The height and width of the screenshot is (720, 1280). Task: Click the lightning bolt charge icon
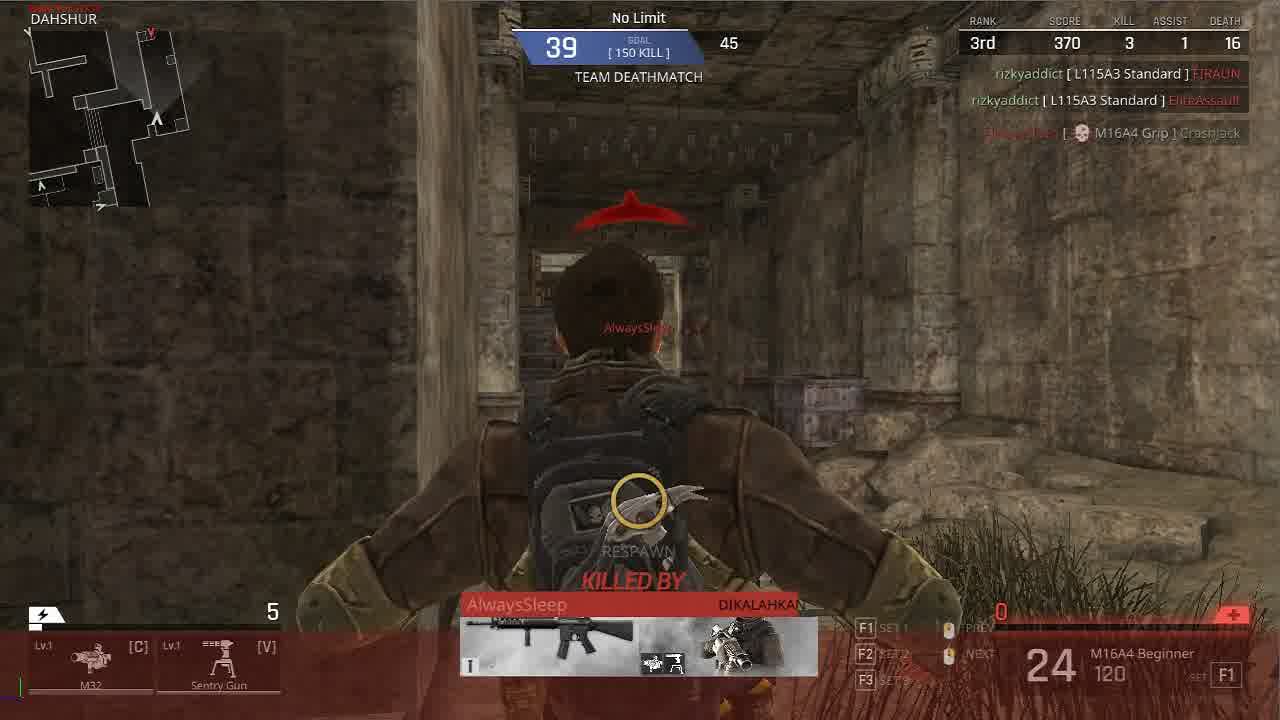(45, 613)
